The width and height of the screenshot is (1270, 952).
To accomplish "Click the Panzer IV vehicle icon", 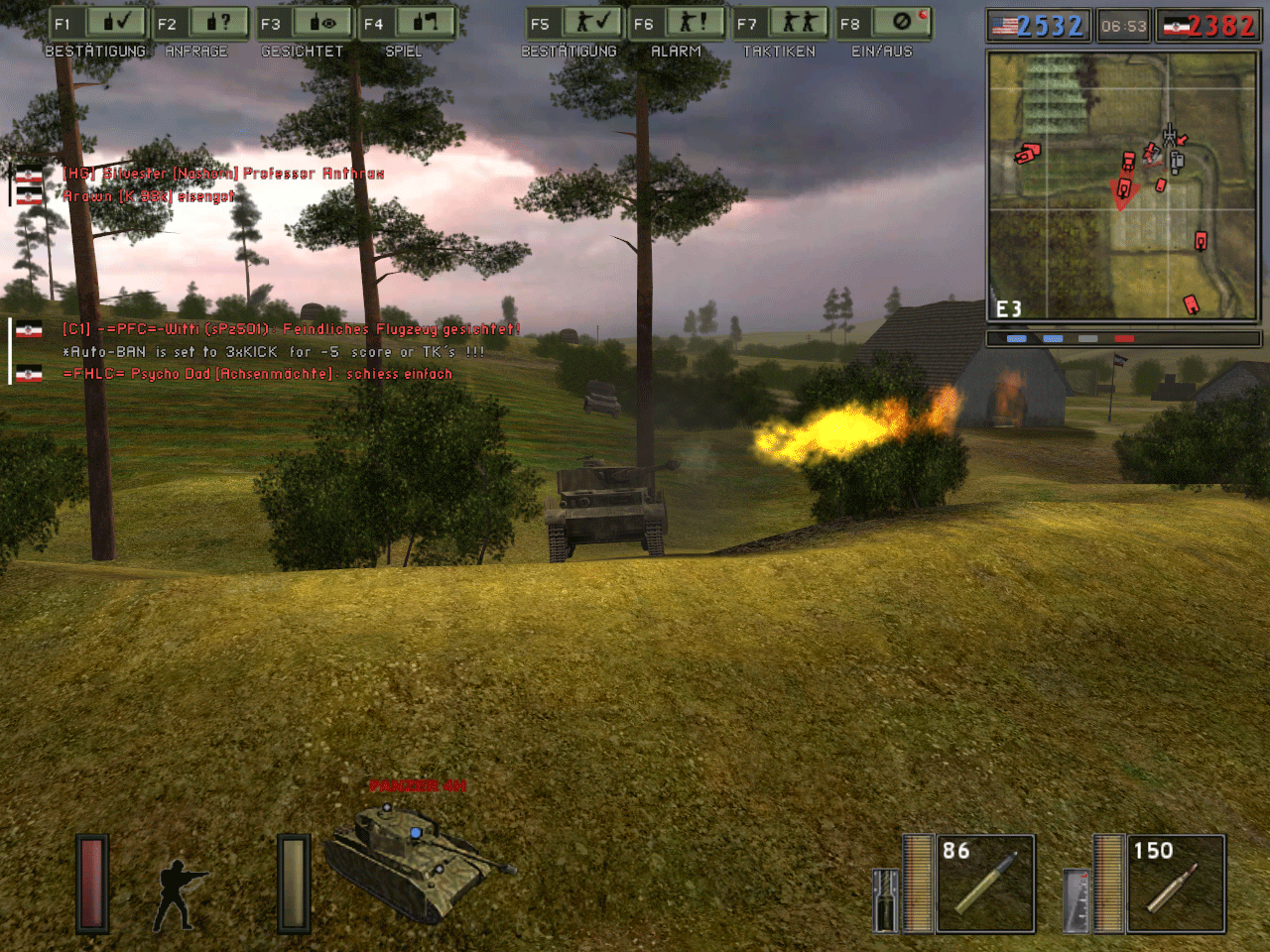I will pos(417,861).
